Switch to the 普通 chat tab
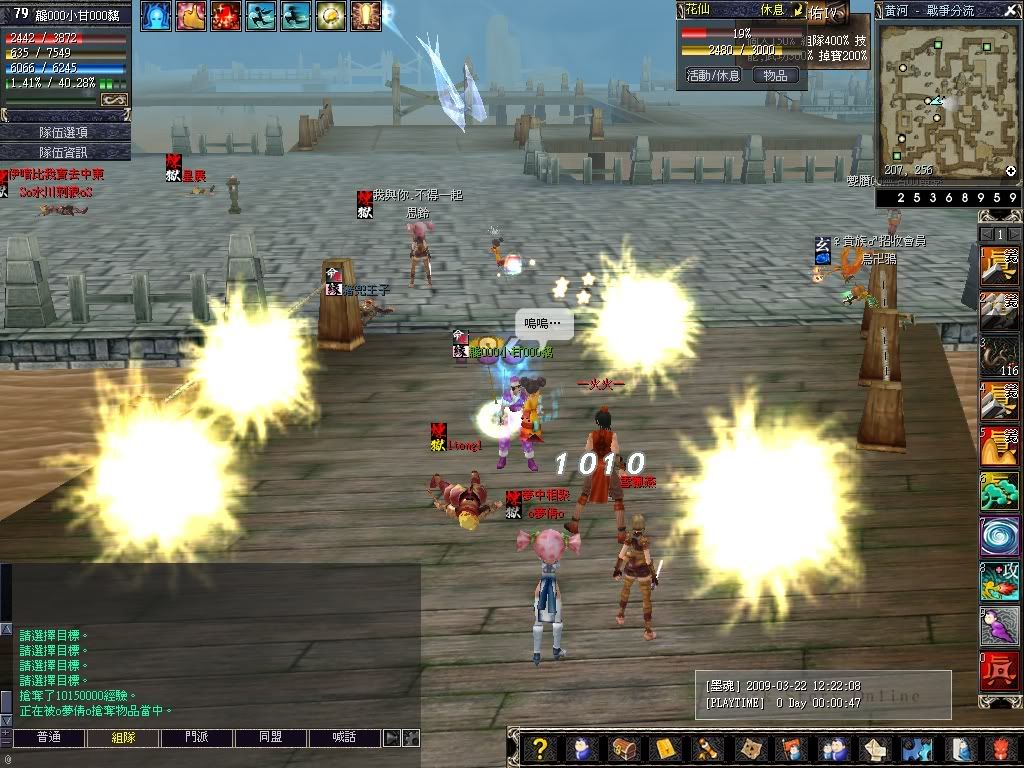The height and width of the screenshot is (768, 1024). click(48, 738)
